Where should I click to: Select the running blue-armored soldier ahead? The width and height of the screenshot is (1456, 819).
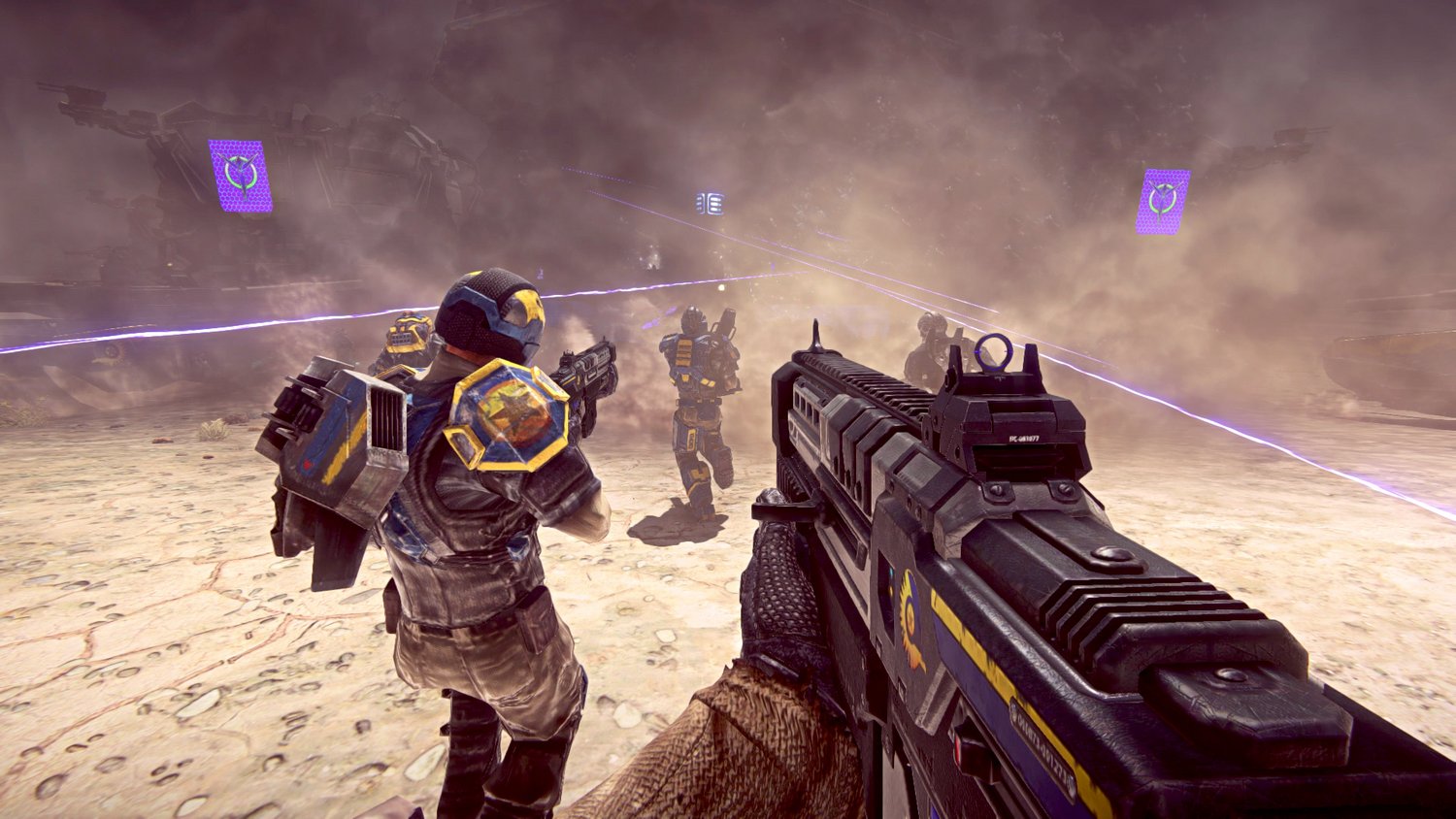tap(695, 408)
